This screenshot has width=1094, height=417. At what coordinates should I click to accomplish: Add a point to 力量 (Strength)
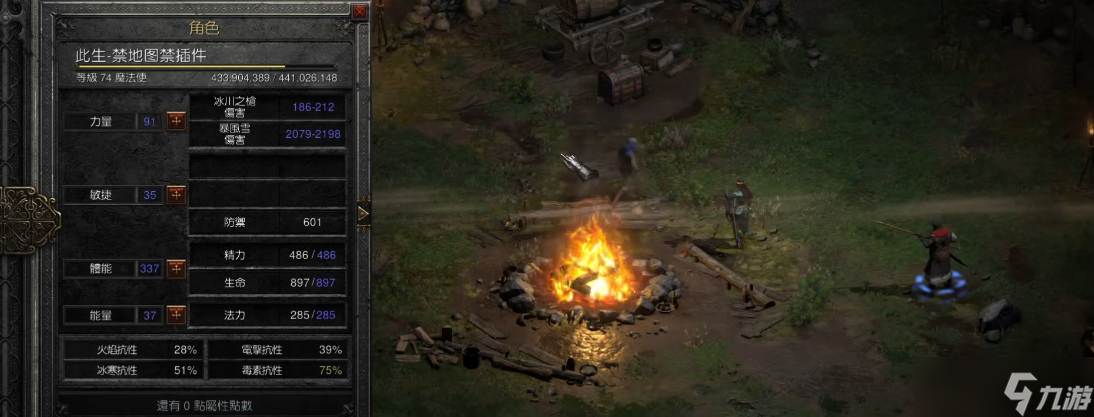[176, 121]
